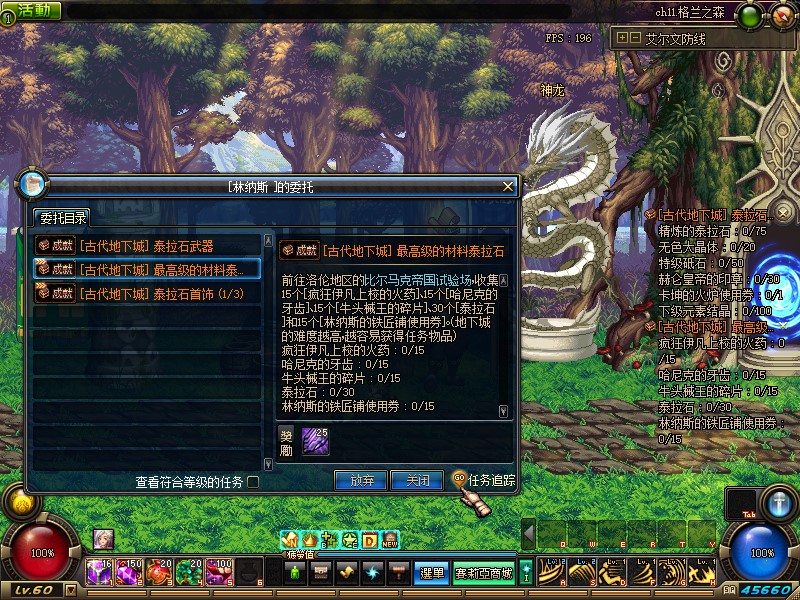Switch to the 委托目录 tab
This screenshot has height=600, width=800.
coord(63,218)
